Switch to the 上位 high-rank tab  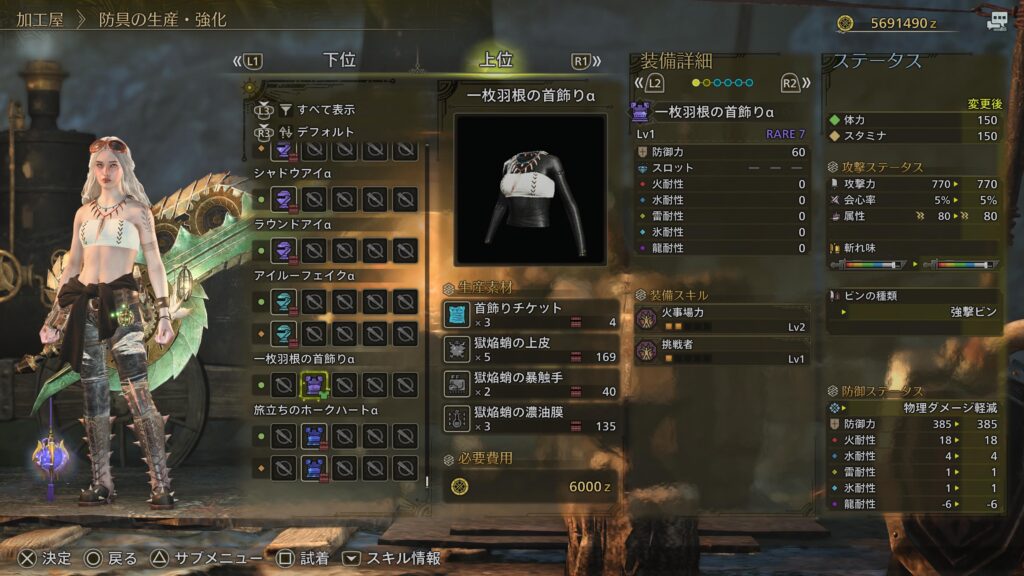tap(496, 60)
